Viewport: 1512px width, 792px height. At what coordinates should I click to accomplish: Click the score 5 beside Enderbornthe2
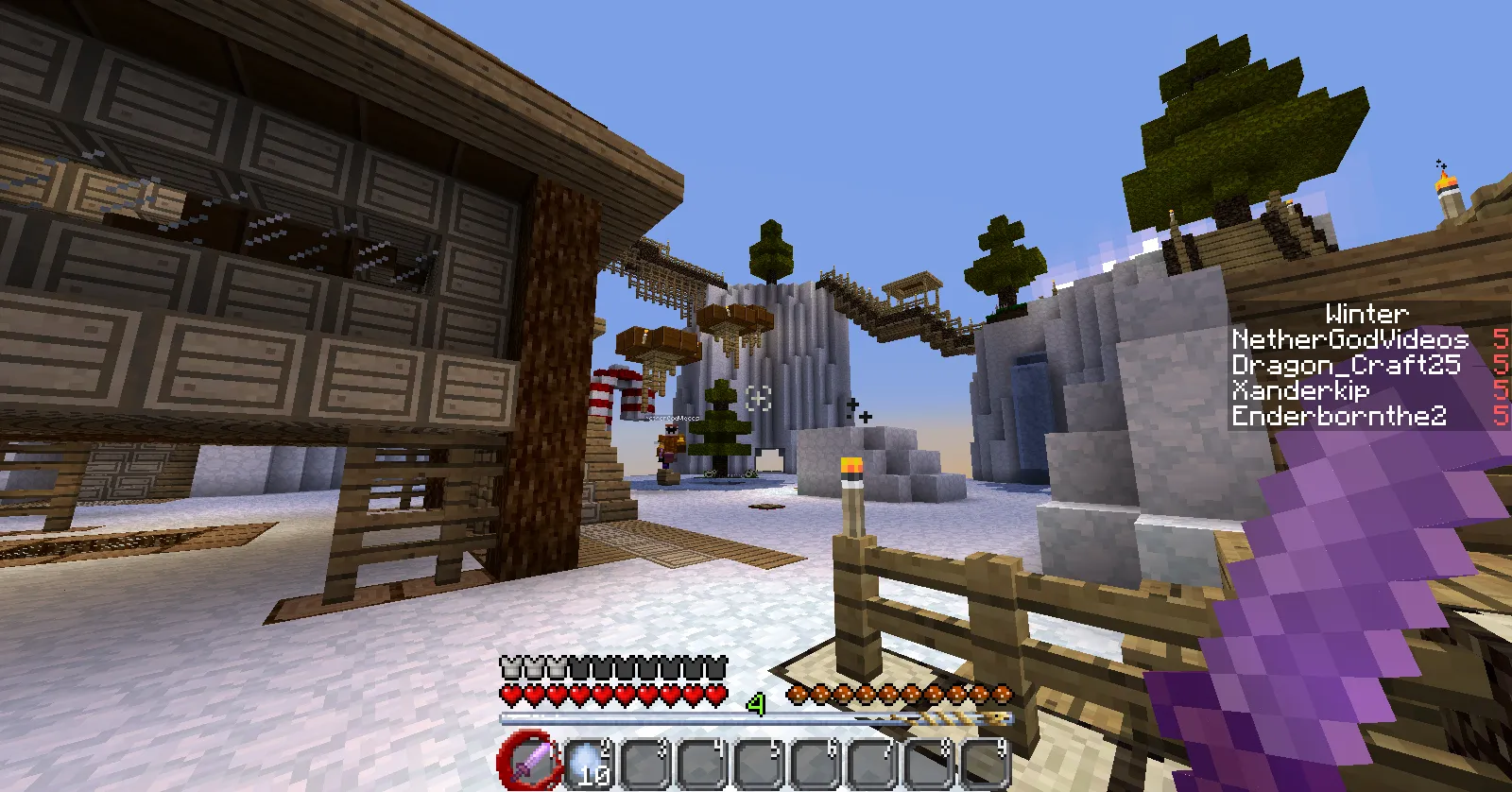(x=1501, y=417)
